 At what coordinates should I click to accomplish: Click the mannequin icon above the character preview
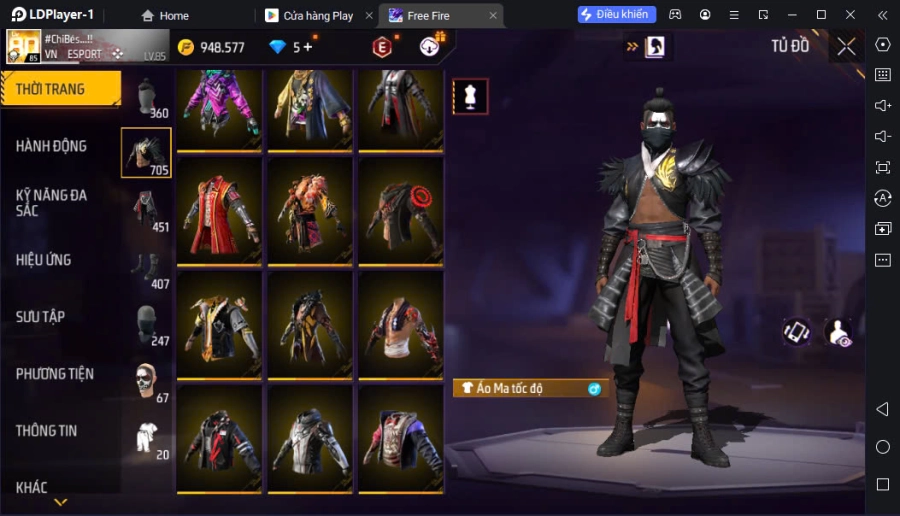point(470,96)
